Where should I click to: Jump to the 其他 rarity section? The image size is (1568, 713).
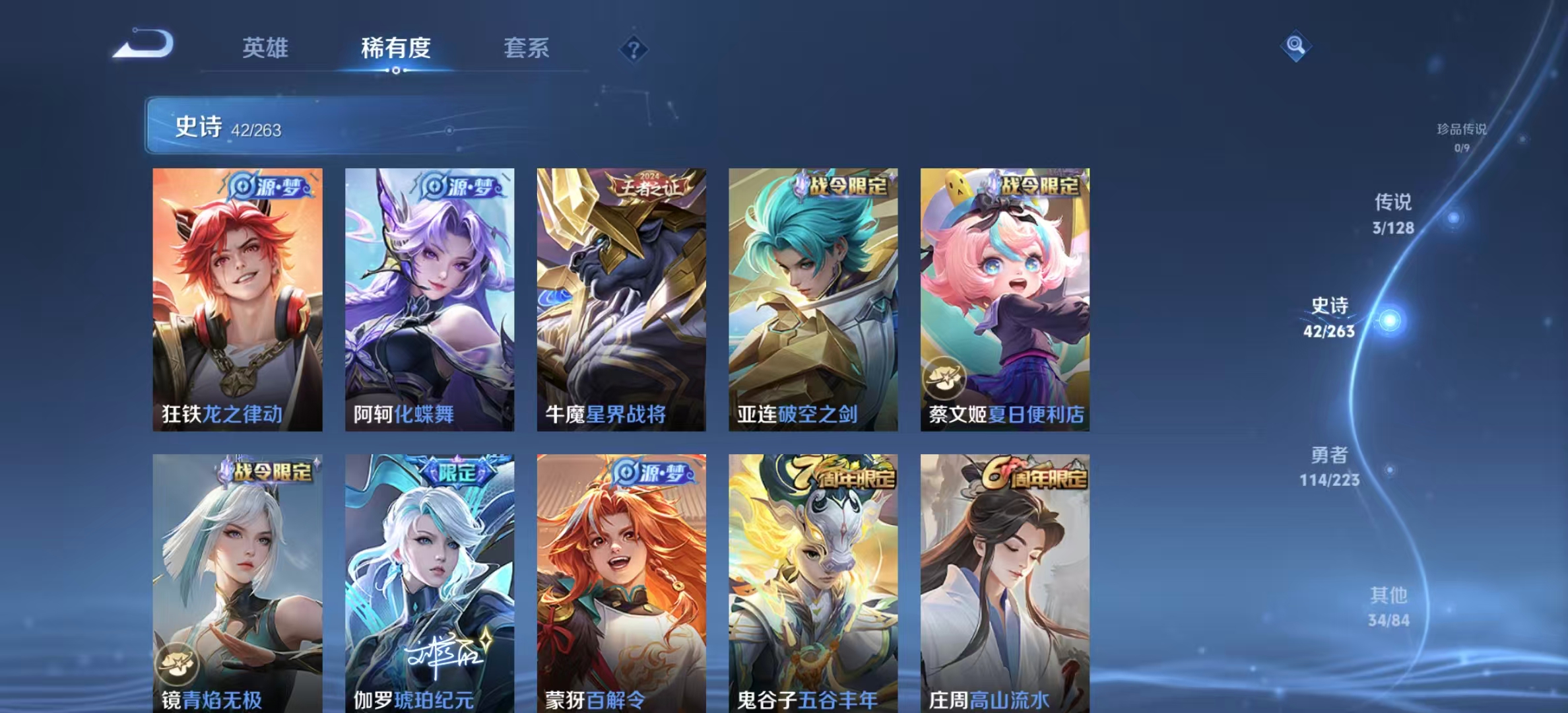1388,606
